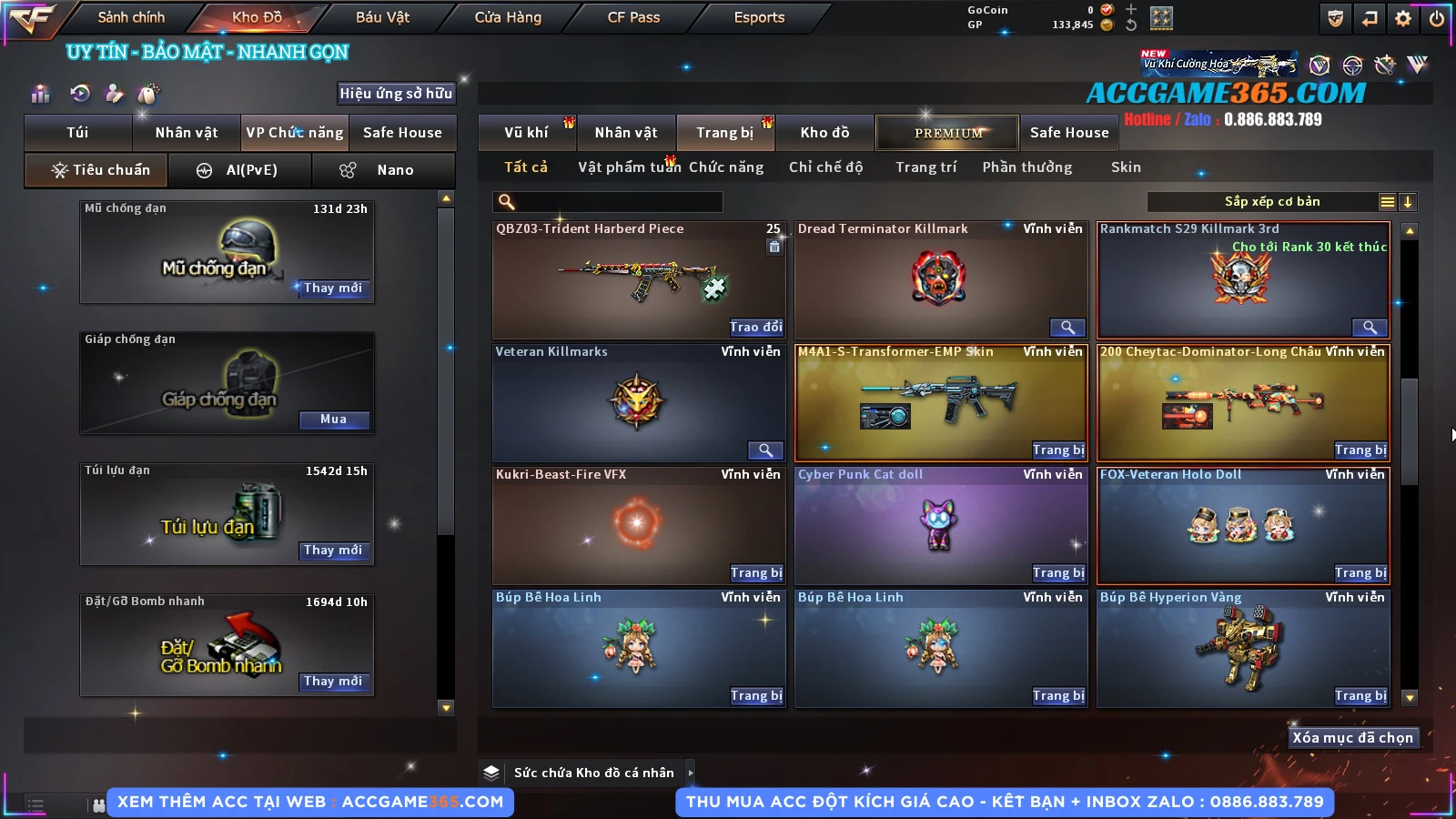Inspect the Dread Terminator Killmark
Image resolution: width=1456 pixels, height=819 pixels.
point(1067,328)
